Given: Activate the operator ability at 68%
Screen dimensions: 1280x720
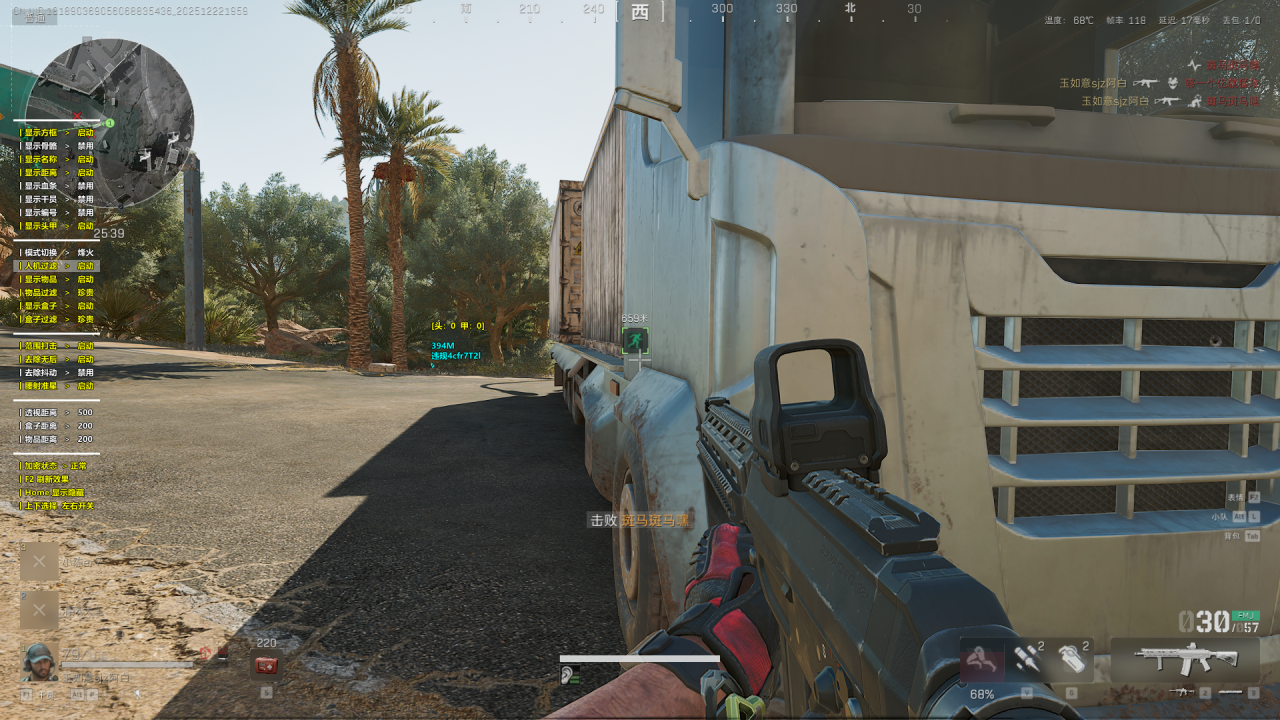Looking at the screenshot, I should [981, 661].
